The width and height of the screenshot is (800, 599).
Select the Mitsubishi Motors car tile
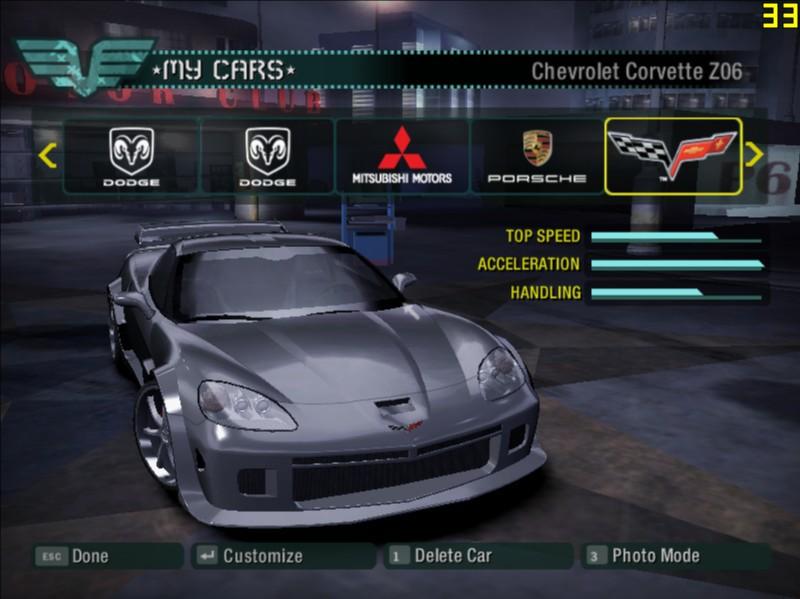(402, 156)
